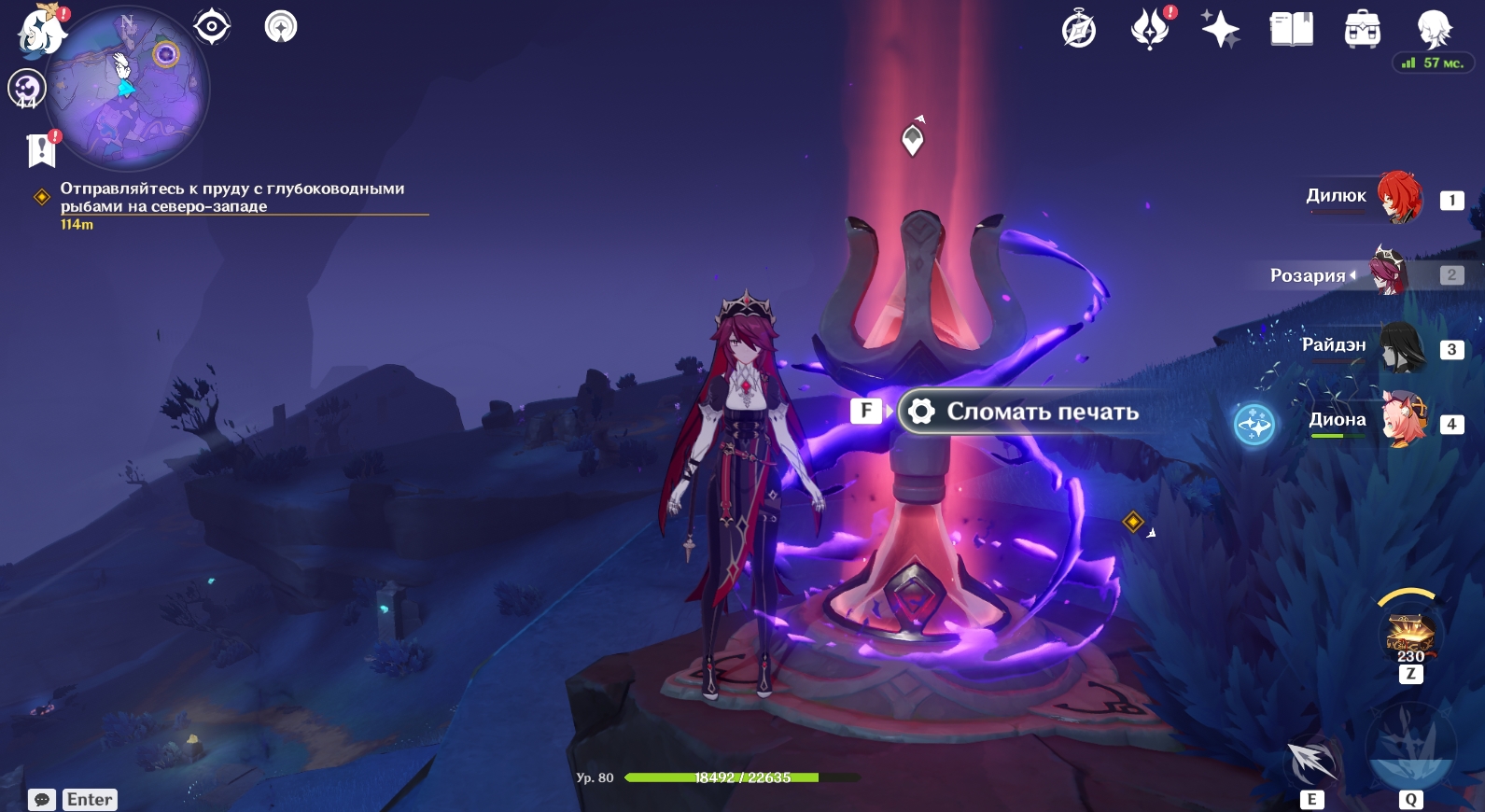Open the battle pass icon

tap(1150, 28)
